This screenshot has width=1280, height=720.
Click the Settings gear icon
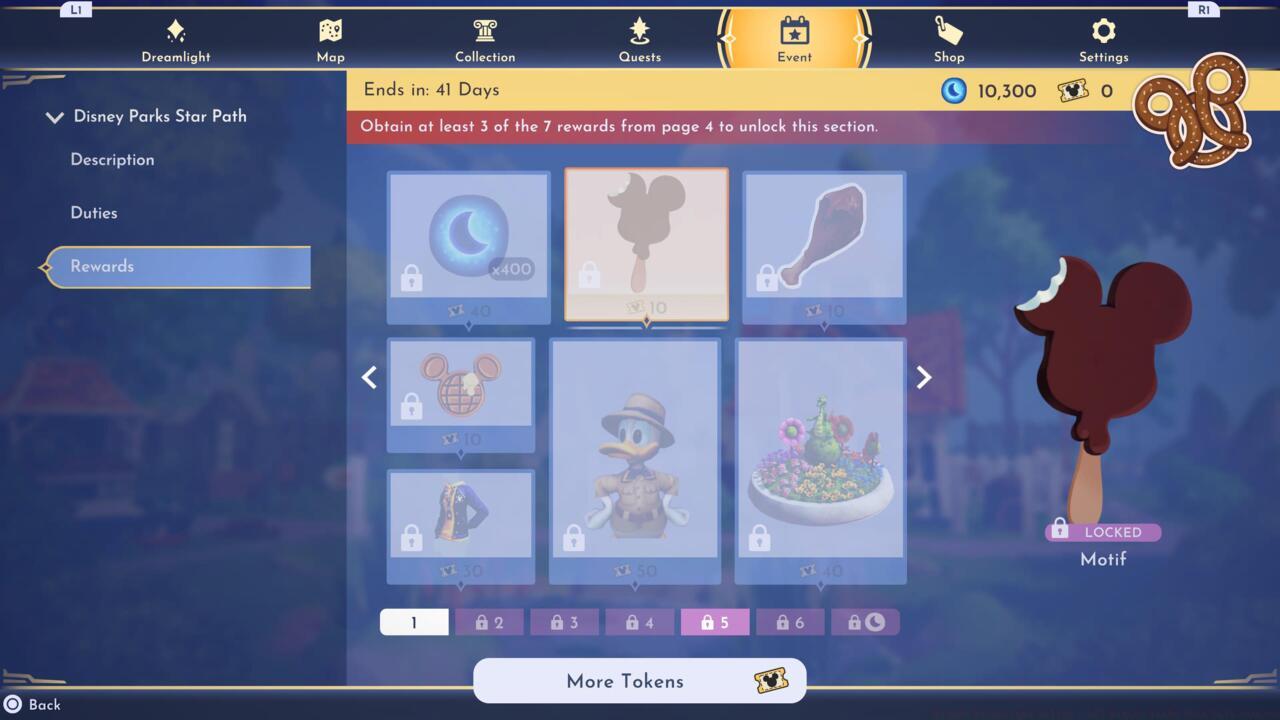pos(1103,32)
